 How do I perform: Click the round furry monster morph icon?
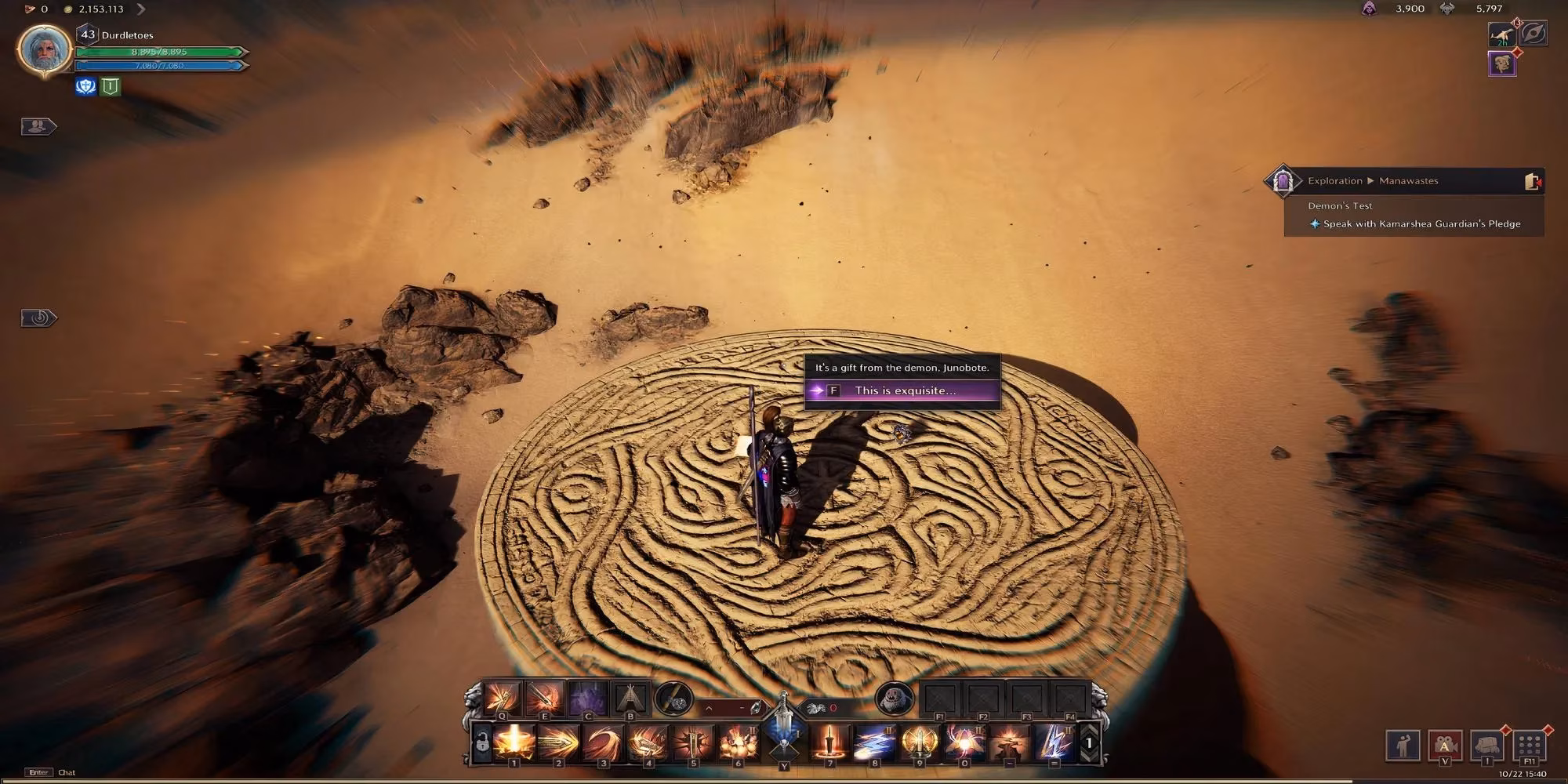pyautogui.click(x=894, y=697)
